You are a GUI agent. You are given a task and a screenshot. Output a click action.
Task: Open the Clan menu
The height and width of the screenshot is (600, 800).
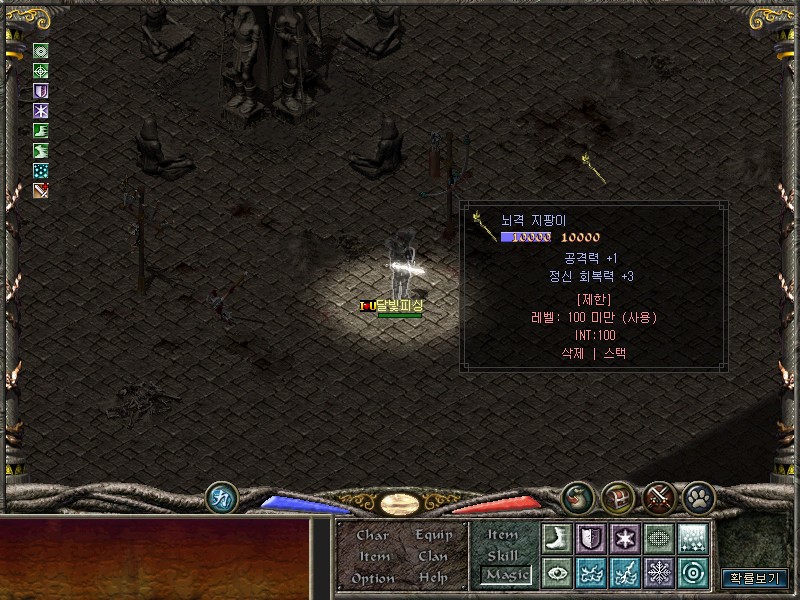[433, 556]
